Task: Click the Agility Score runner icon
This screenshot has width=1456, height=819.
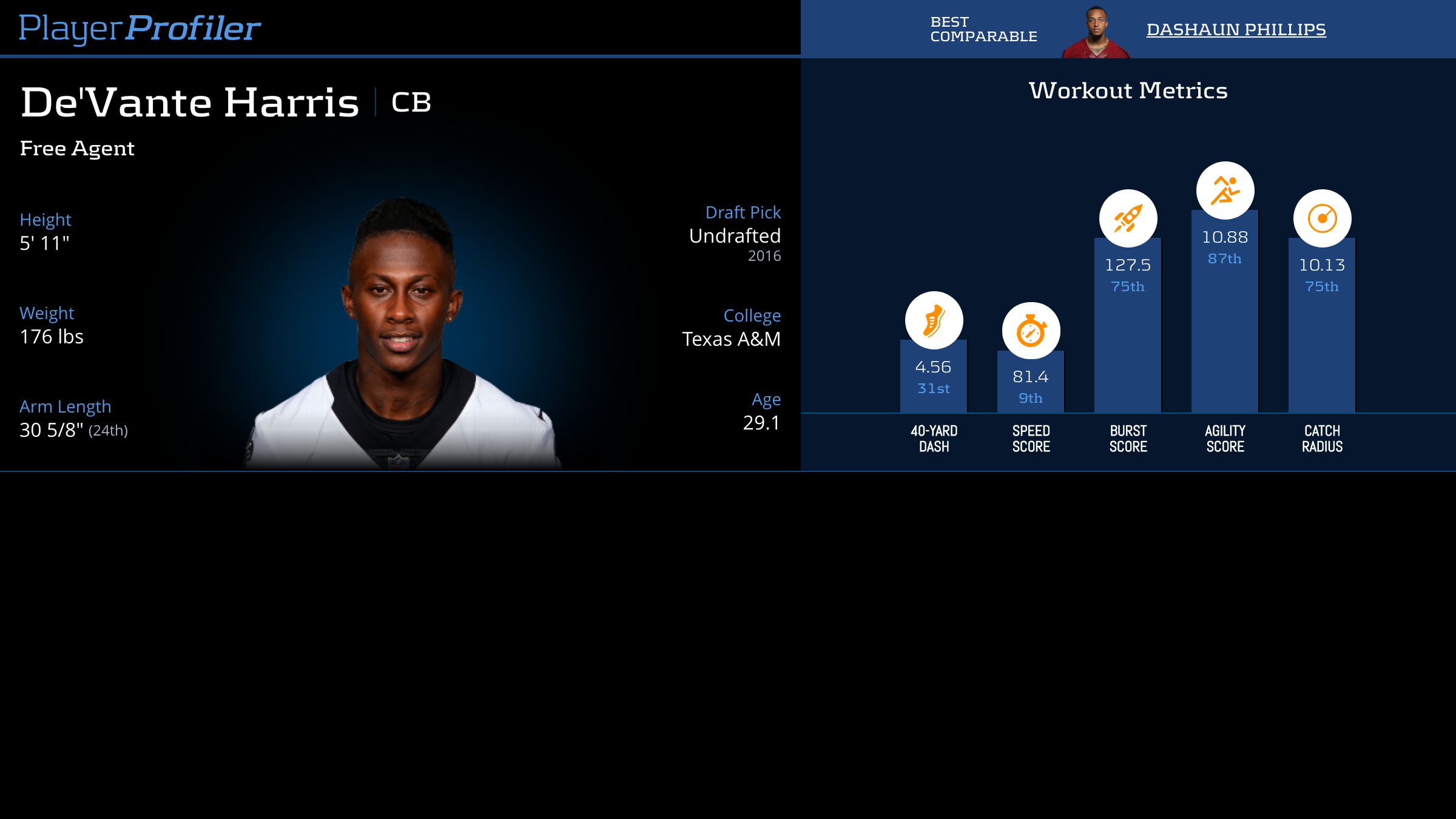Action: tap(1225, 190)
